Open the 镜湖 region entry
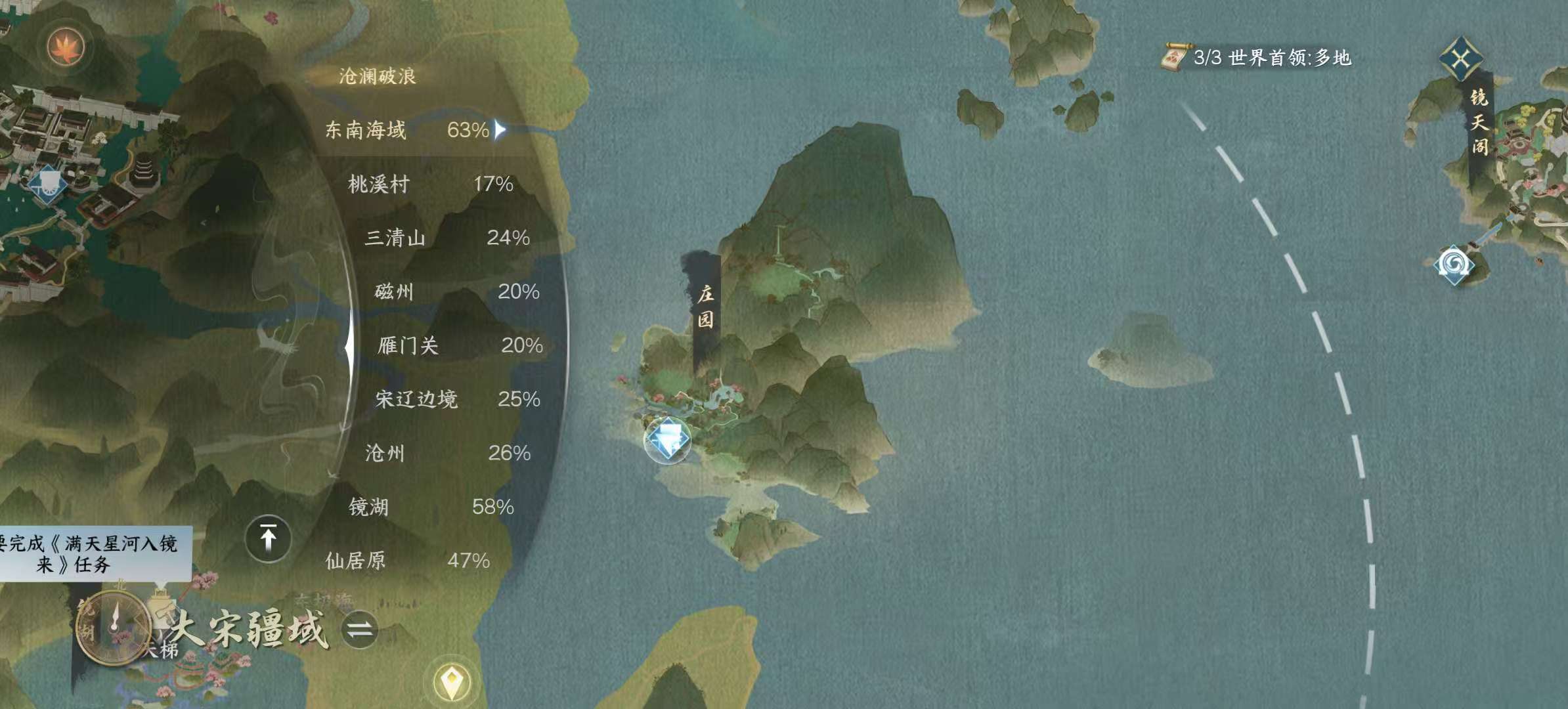Viewport: 1568px width, 709px height. point(369,506)
